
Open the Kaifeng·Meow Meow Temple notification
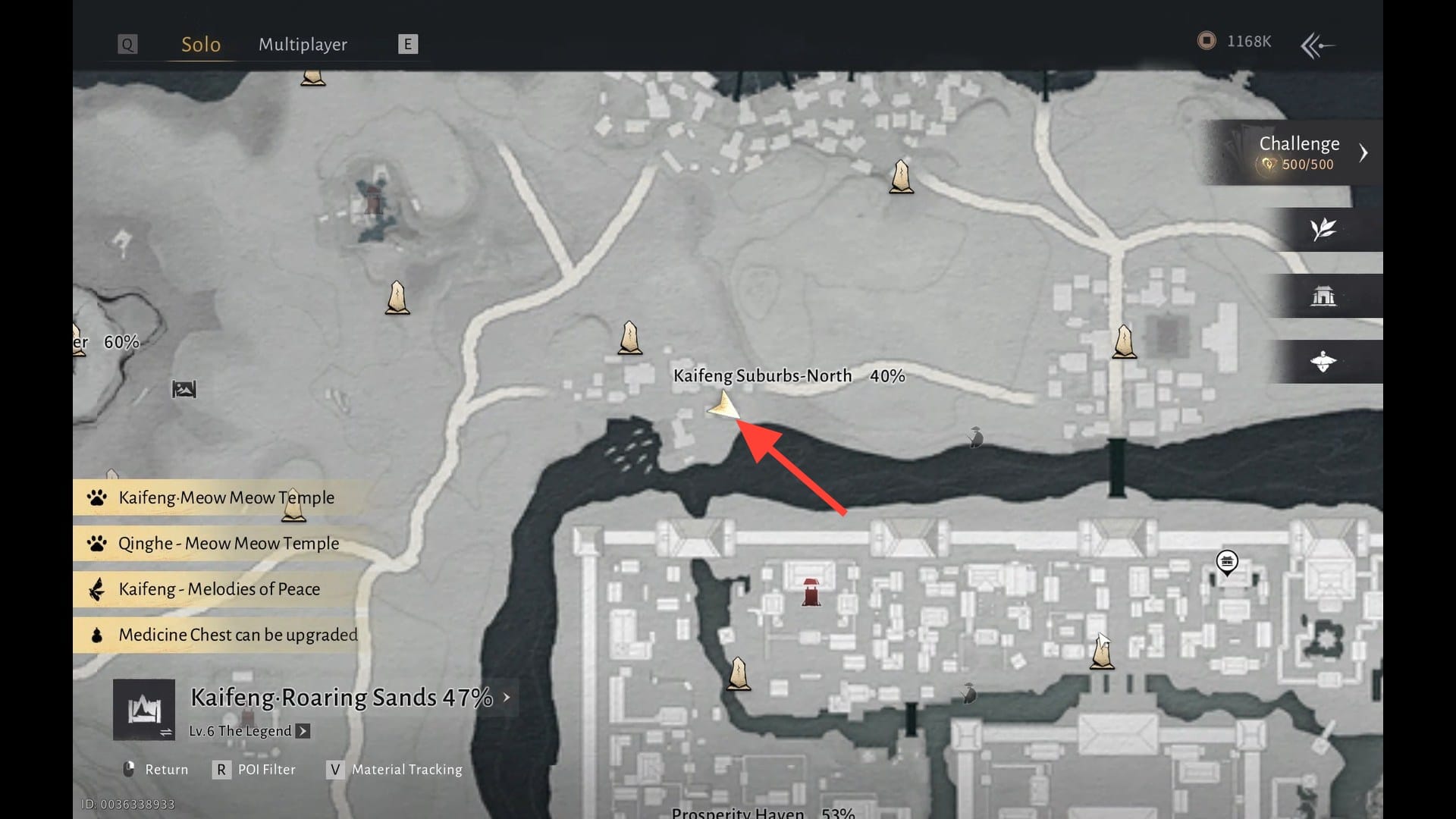(226, 497)
